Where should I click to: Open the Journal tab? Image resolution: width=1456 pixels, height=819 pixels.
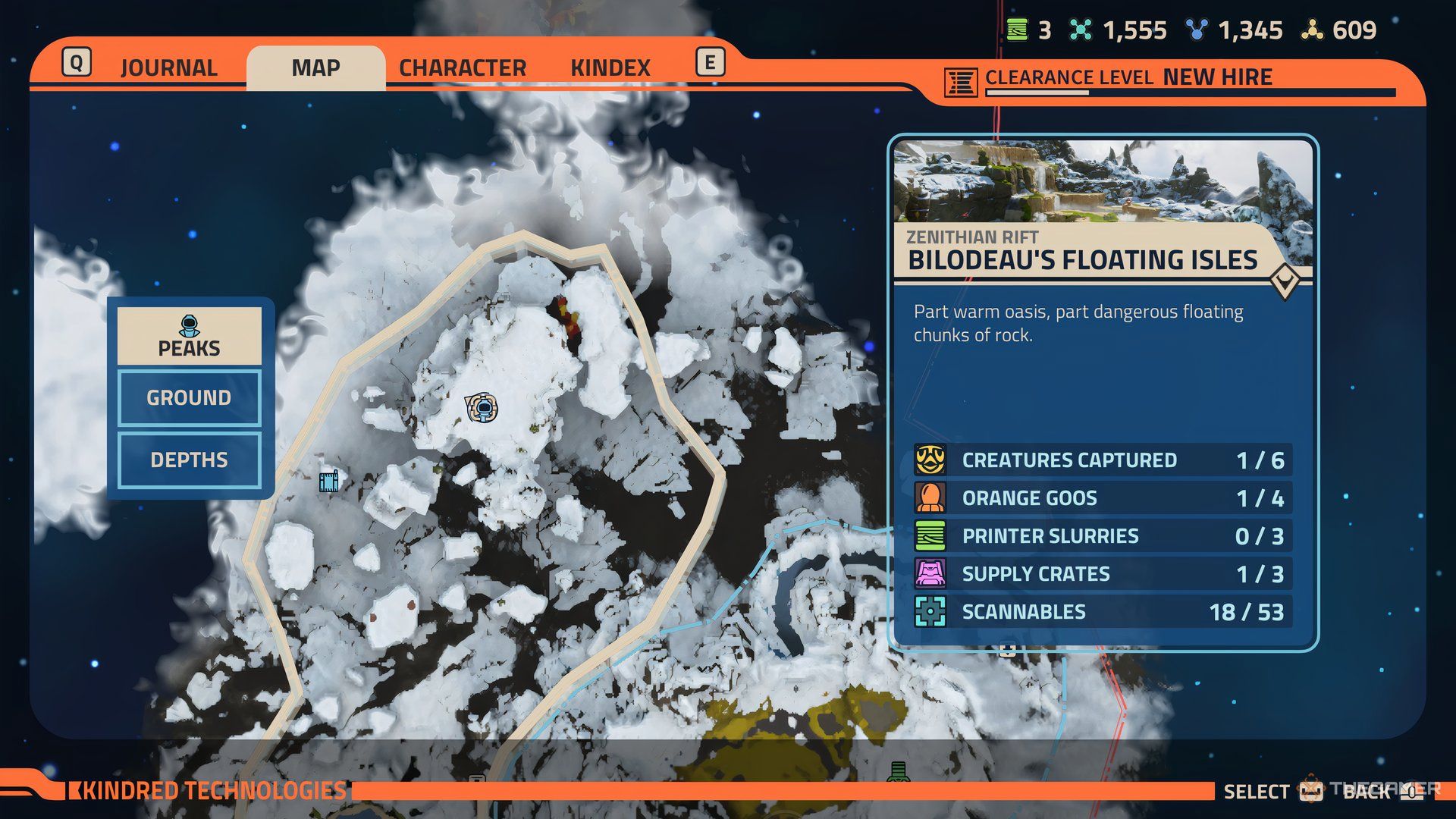point(168,67)
